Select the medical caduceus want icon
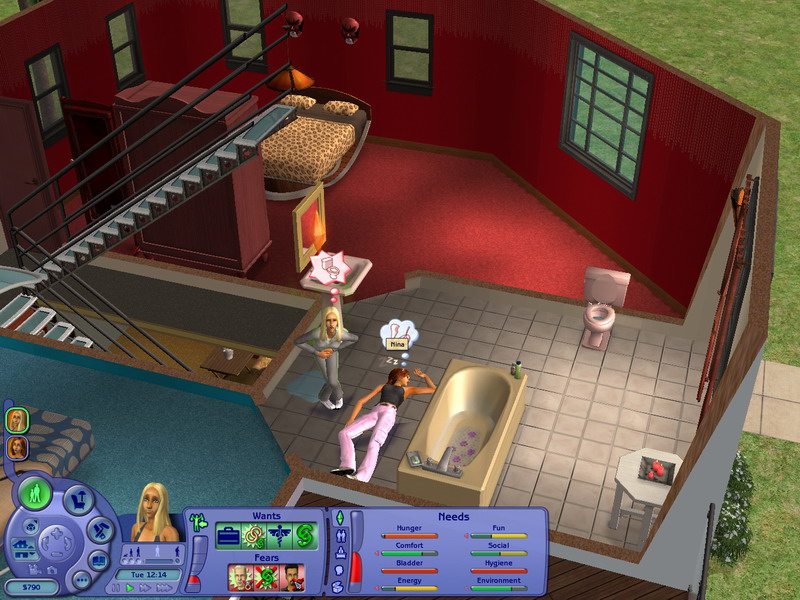Viewport: 800px width, 600px height. click(280, 535)
